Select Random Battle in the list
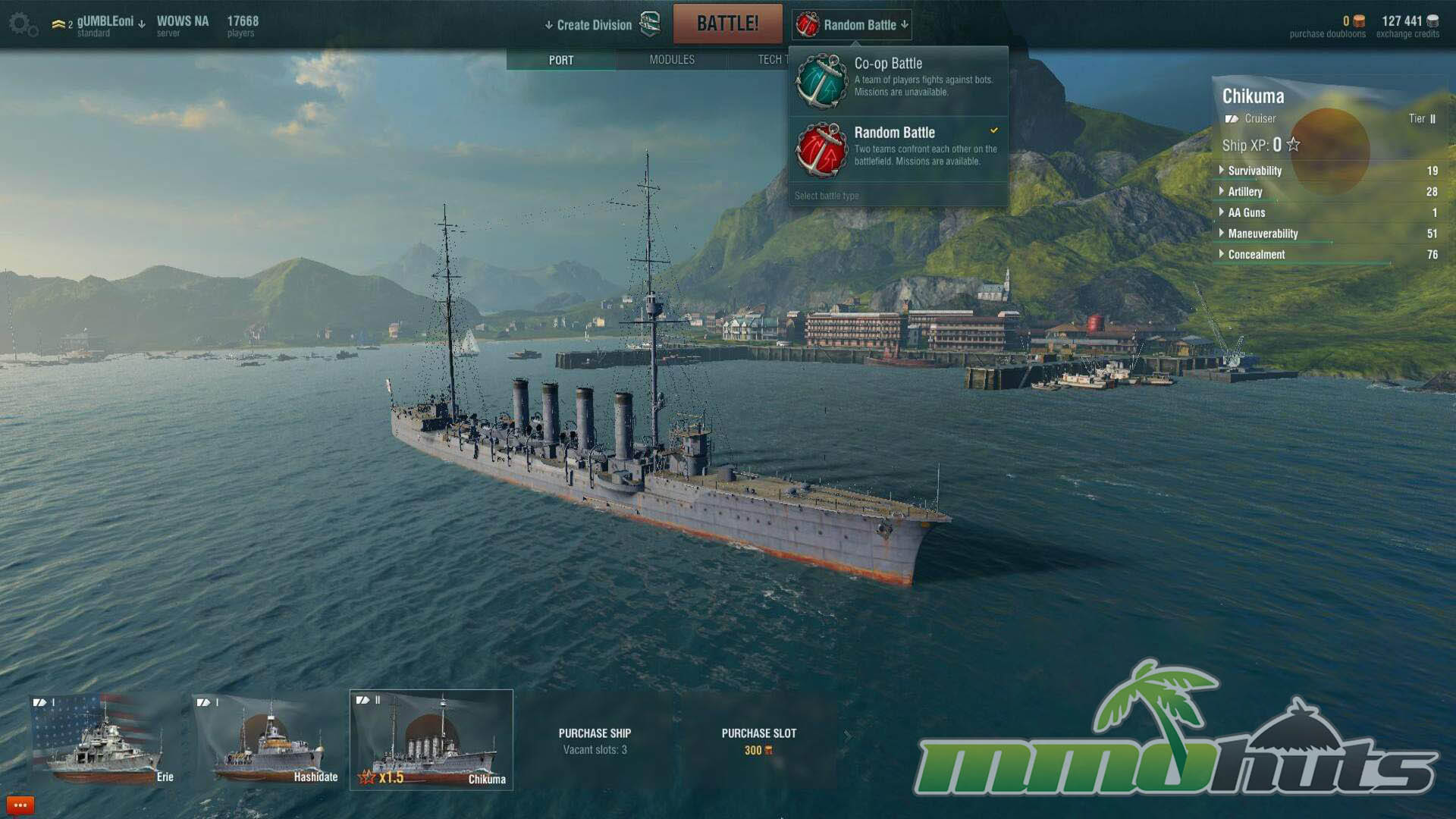The image size is (1456, 819). [x=898, y=148]
